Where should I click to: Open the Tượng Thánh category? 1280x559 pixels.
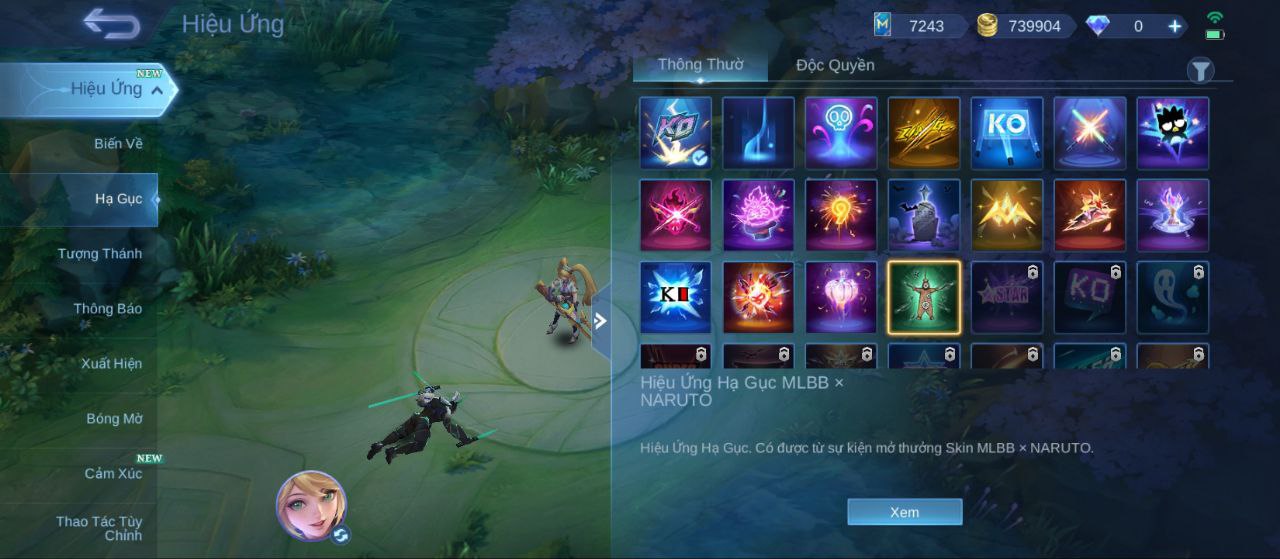pyautogui.click(x=100, y=254)
